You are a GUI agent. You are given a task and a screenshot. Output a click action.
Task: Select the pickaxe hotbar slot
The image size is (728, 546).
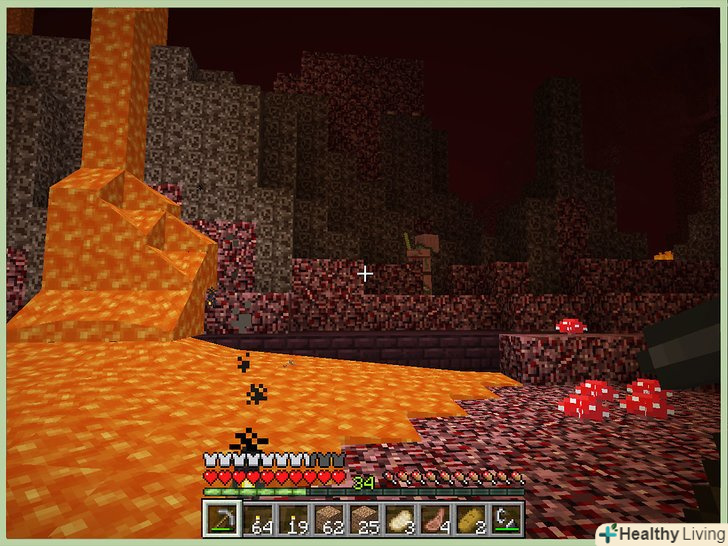click(x=221, y=518)
